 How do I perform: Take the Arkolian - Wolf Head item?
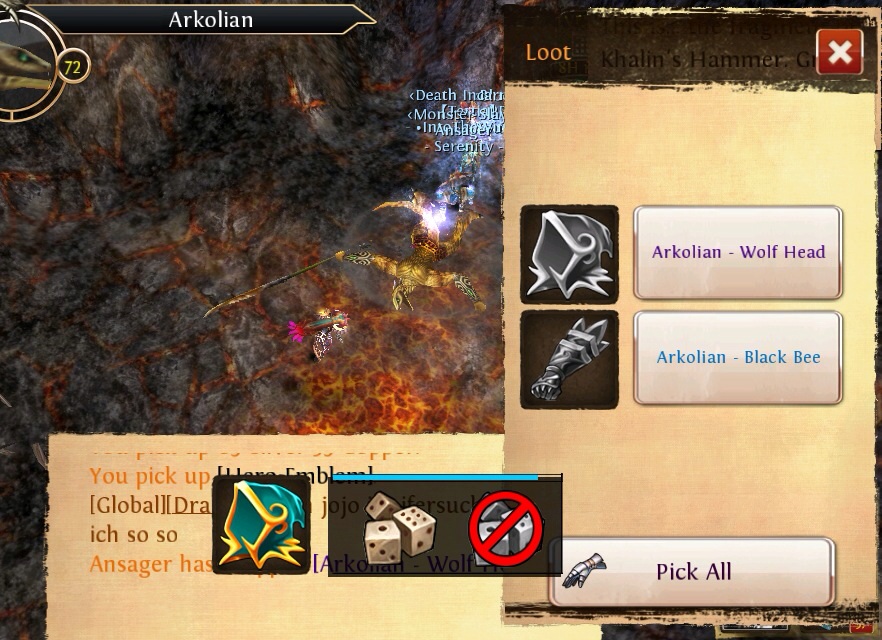[738, 253]
